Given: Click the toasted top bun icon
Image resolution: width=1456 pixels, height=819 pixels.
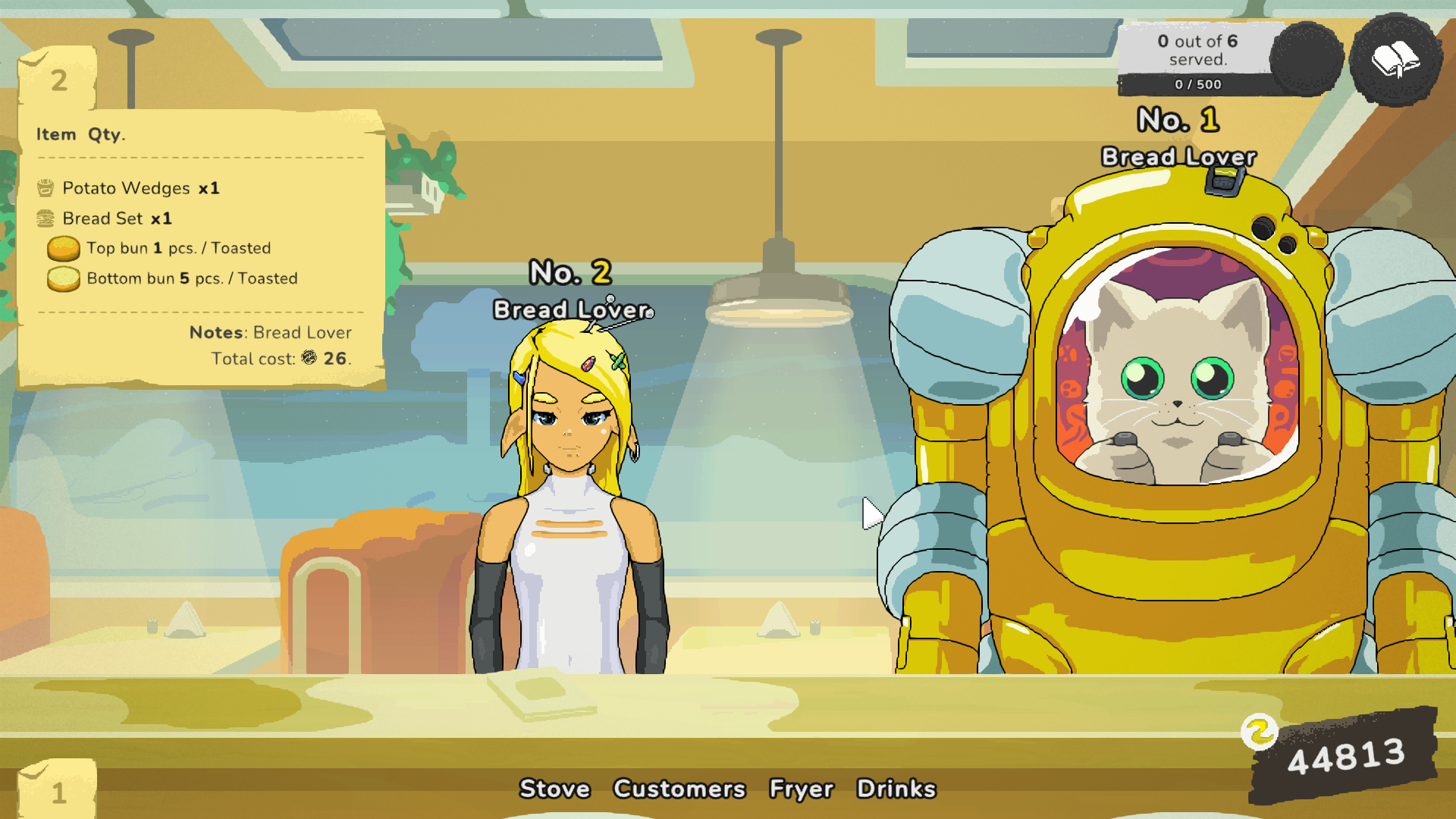Looking at the screenshot, I should [x=64, y=247].
